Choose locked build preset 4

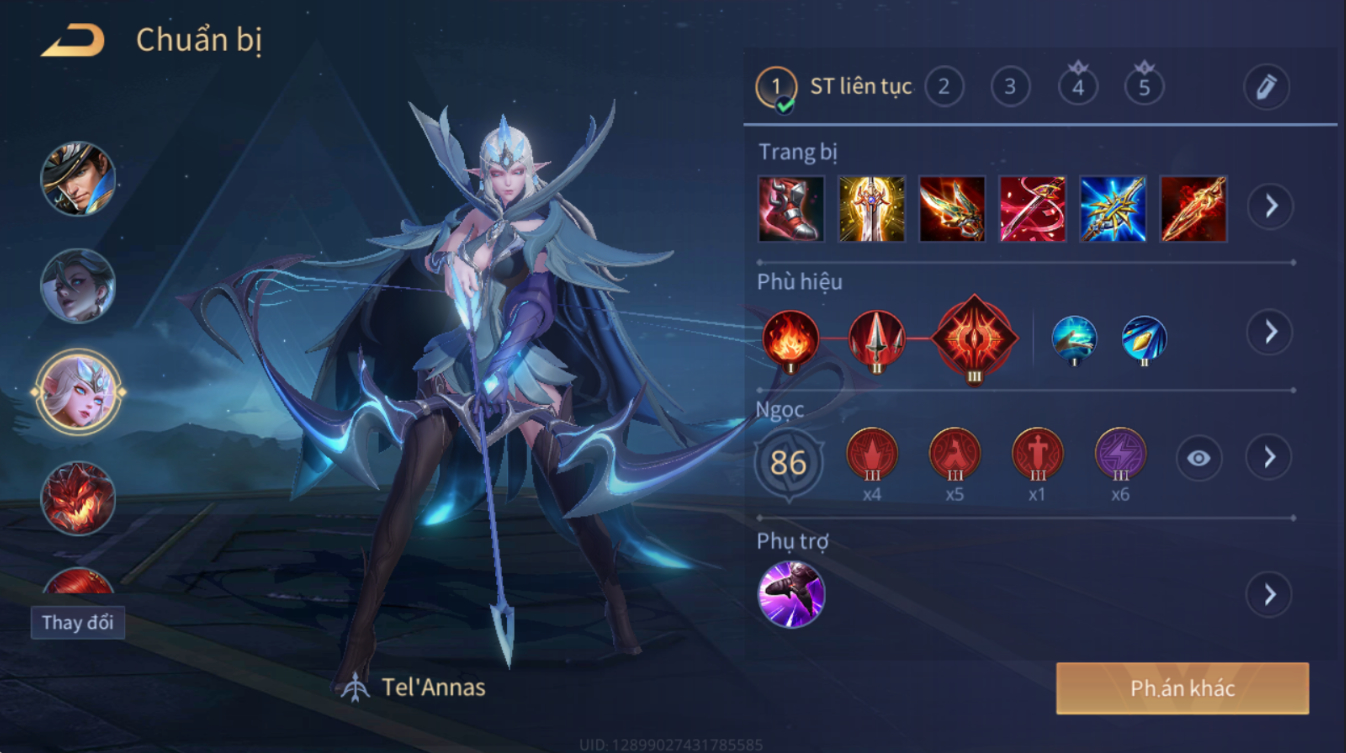tap(1077, 86)
